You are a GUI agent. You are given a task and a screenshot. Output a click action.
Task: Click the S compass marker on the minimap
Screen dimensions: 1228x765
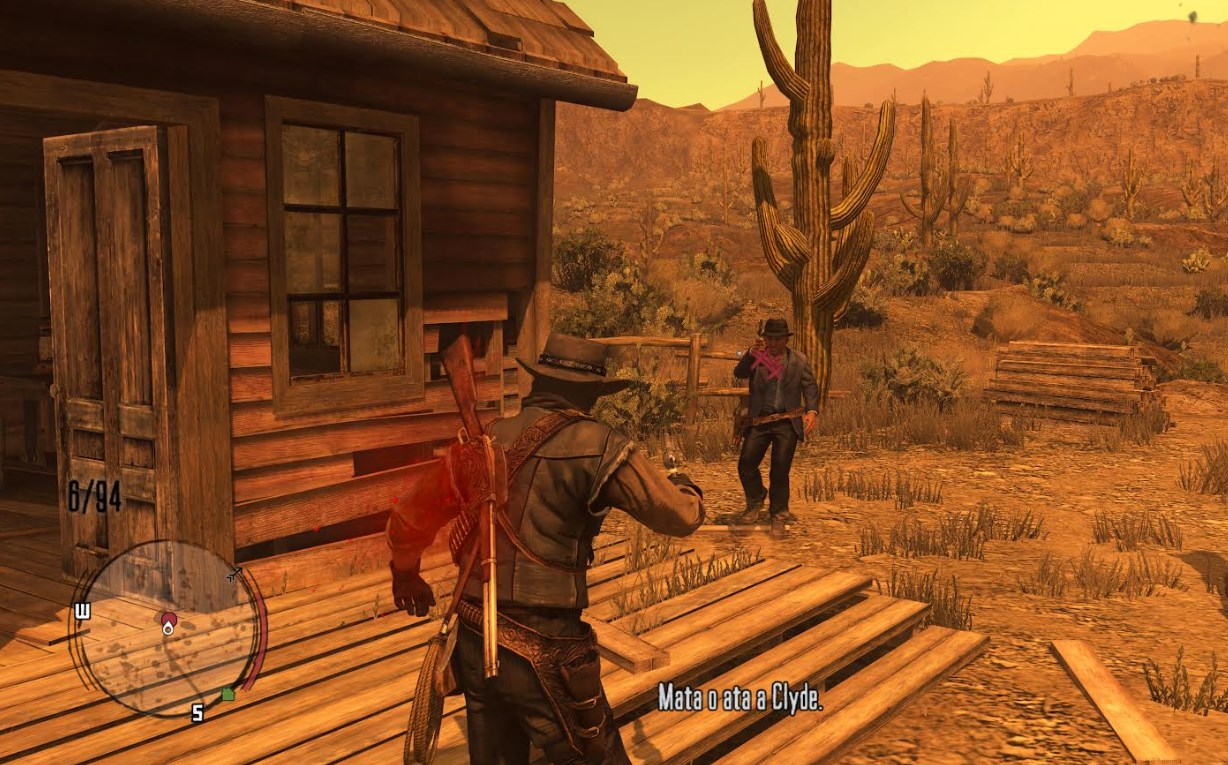click(197, 713)
